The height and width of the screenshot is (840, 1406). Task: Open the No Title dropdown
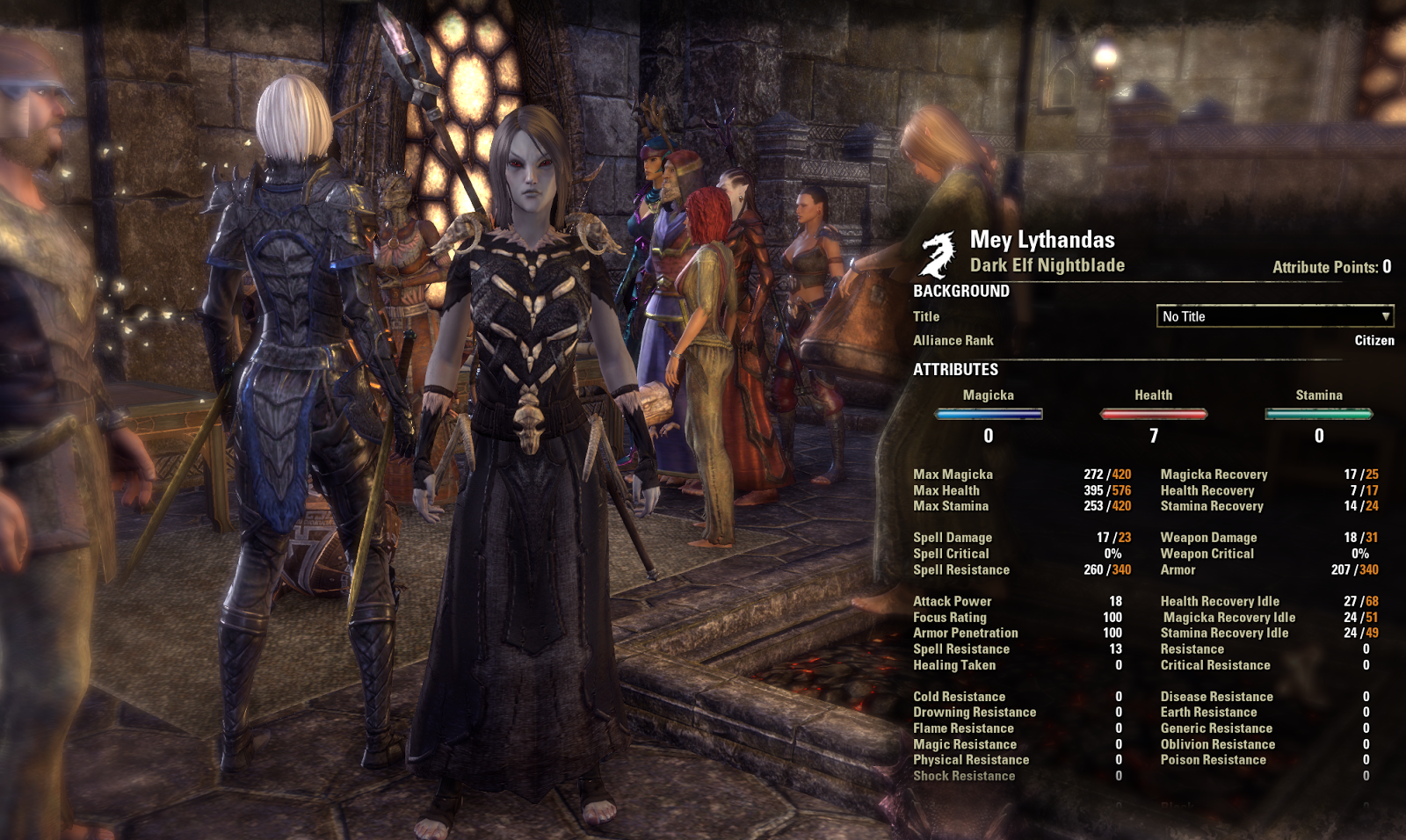[x=1274, y=316]
